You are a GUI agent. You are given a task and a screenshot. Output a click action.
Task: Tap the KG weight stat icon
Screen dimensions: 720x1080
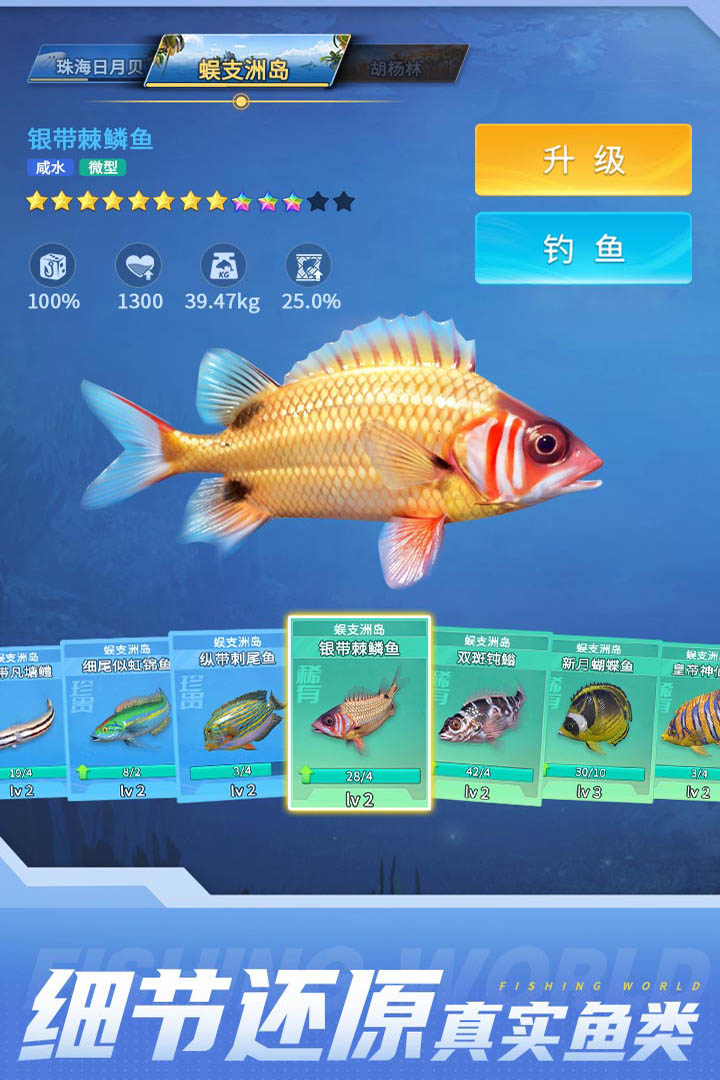coord(222,265)
